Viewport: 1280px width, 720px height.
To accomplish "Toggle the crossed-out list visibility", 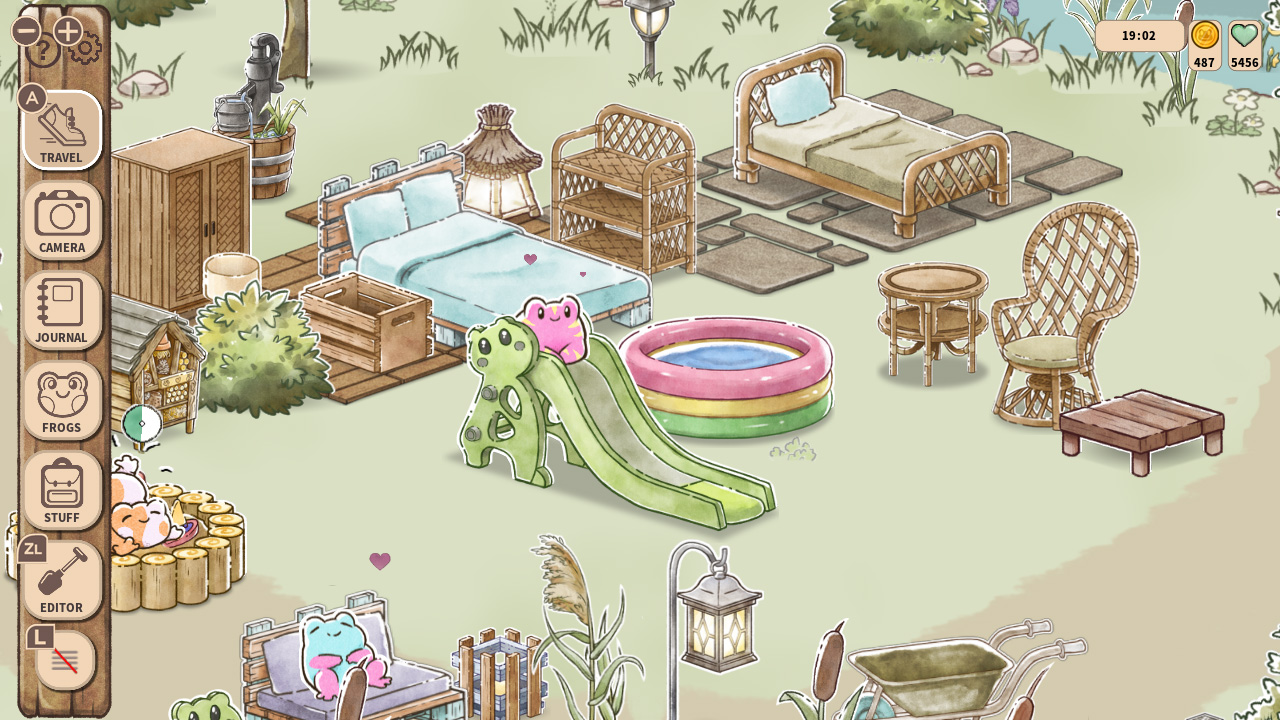I will point(64,660).
